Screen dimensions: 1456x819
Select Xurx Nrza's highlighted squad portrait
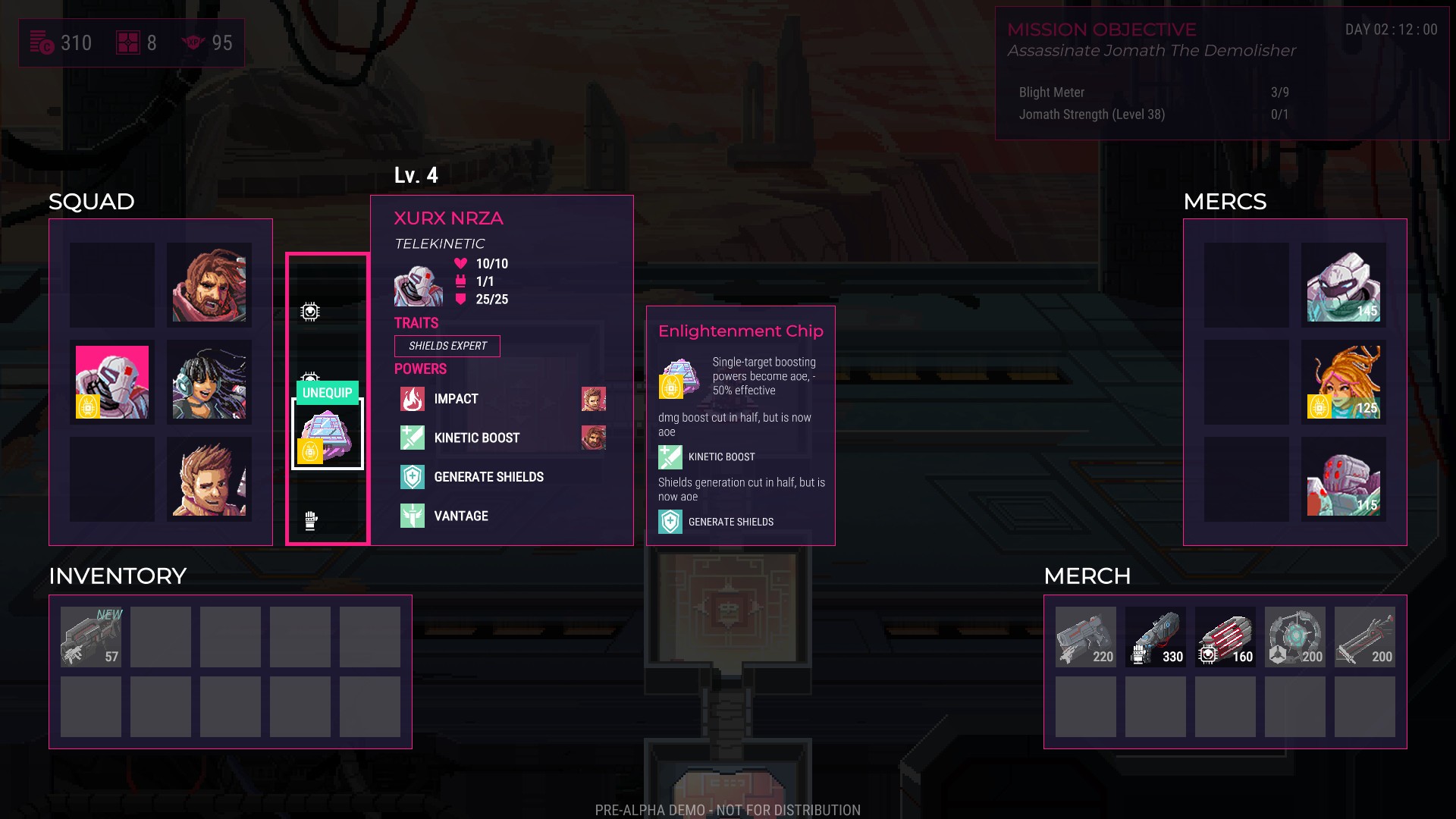pos(111,382)
